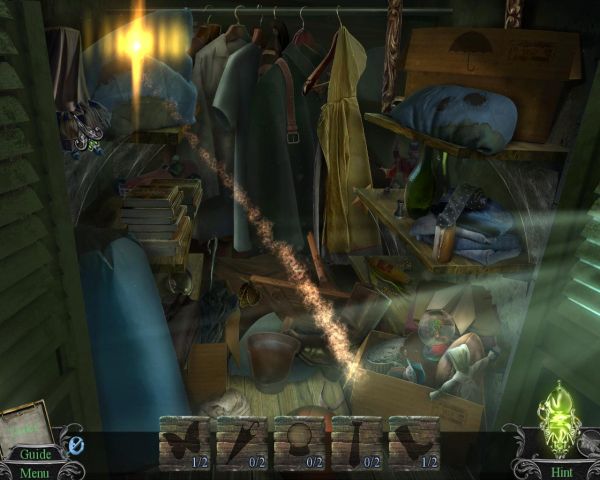Select the necktie silhouette tile
Image resolution: width=600 pixels, height=480 pixels.
356,440
